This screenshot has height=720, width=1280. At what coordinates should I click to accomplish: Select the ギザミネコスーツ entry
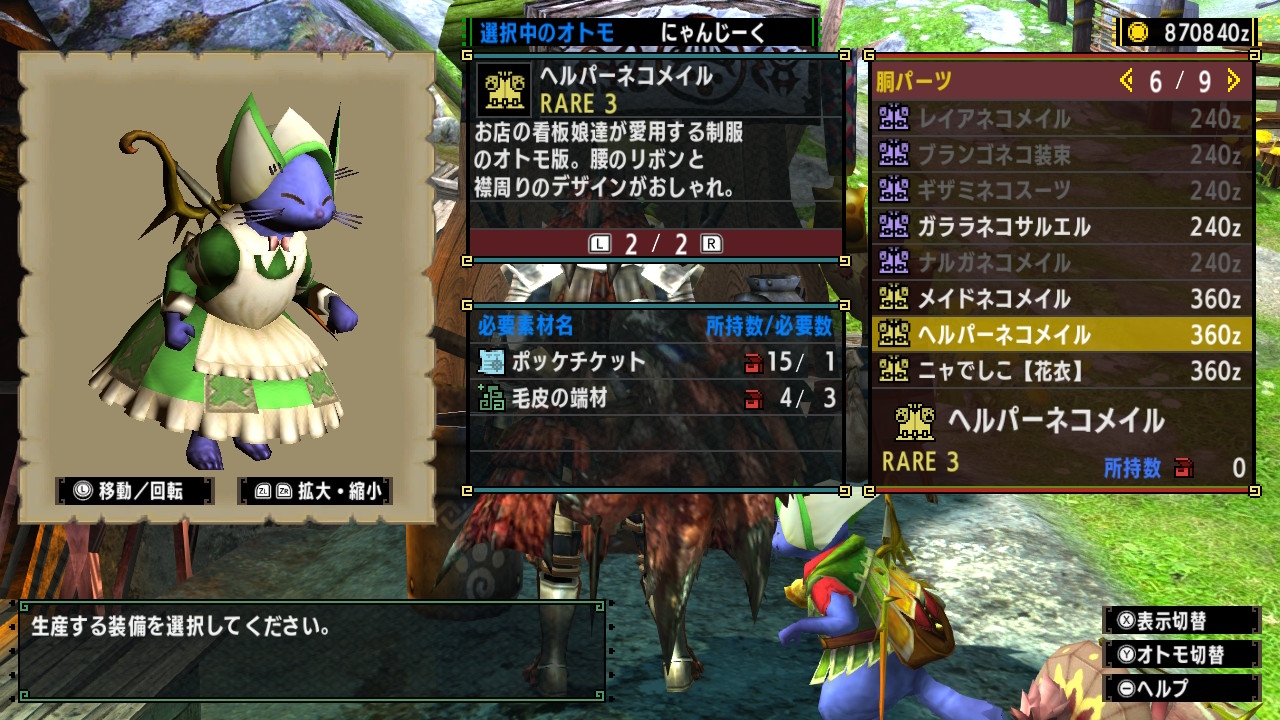1060,191
